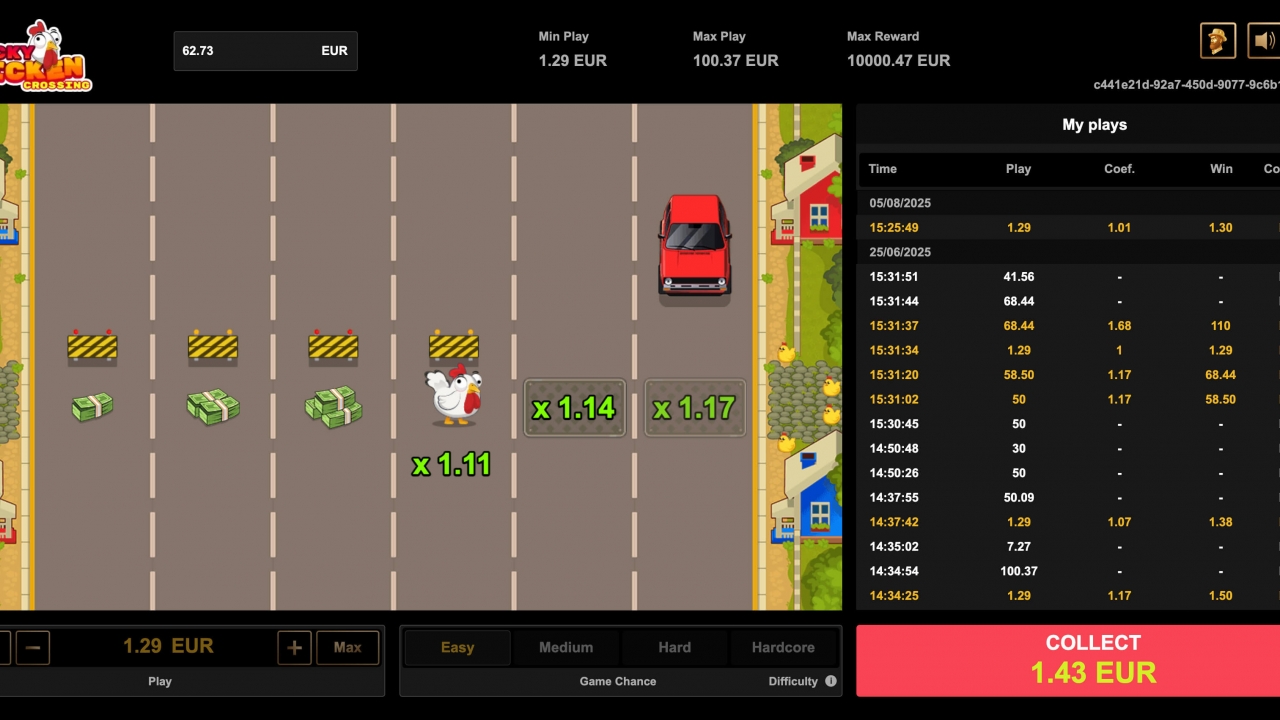Open the difficulty info icon
Screen dimensions: 1280x720
pyautogui.click(x=831, y=681)
